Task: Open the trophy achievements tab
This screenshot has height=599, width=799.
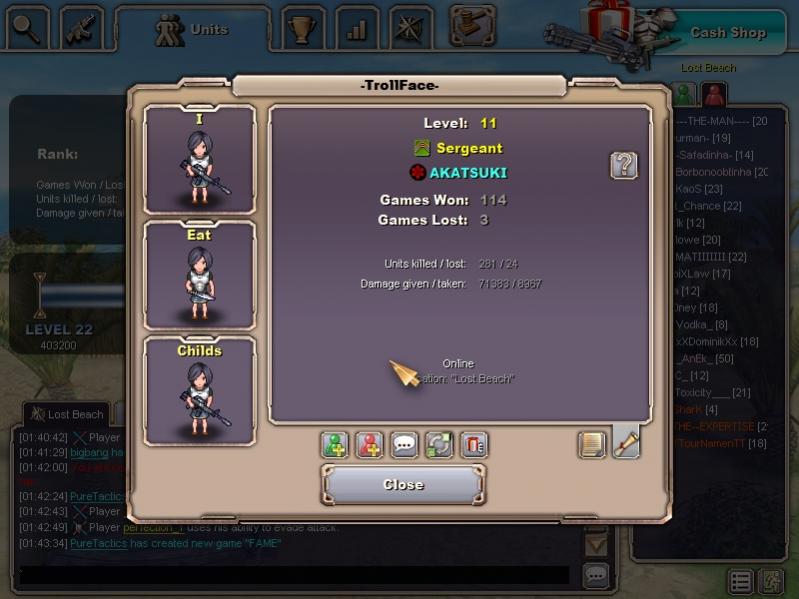Action: tap(302, 29)
